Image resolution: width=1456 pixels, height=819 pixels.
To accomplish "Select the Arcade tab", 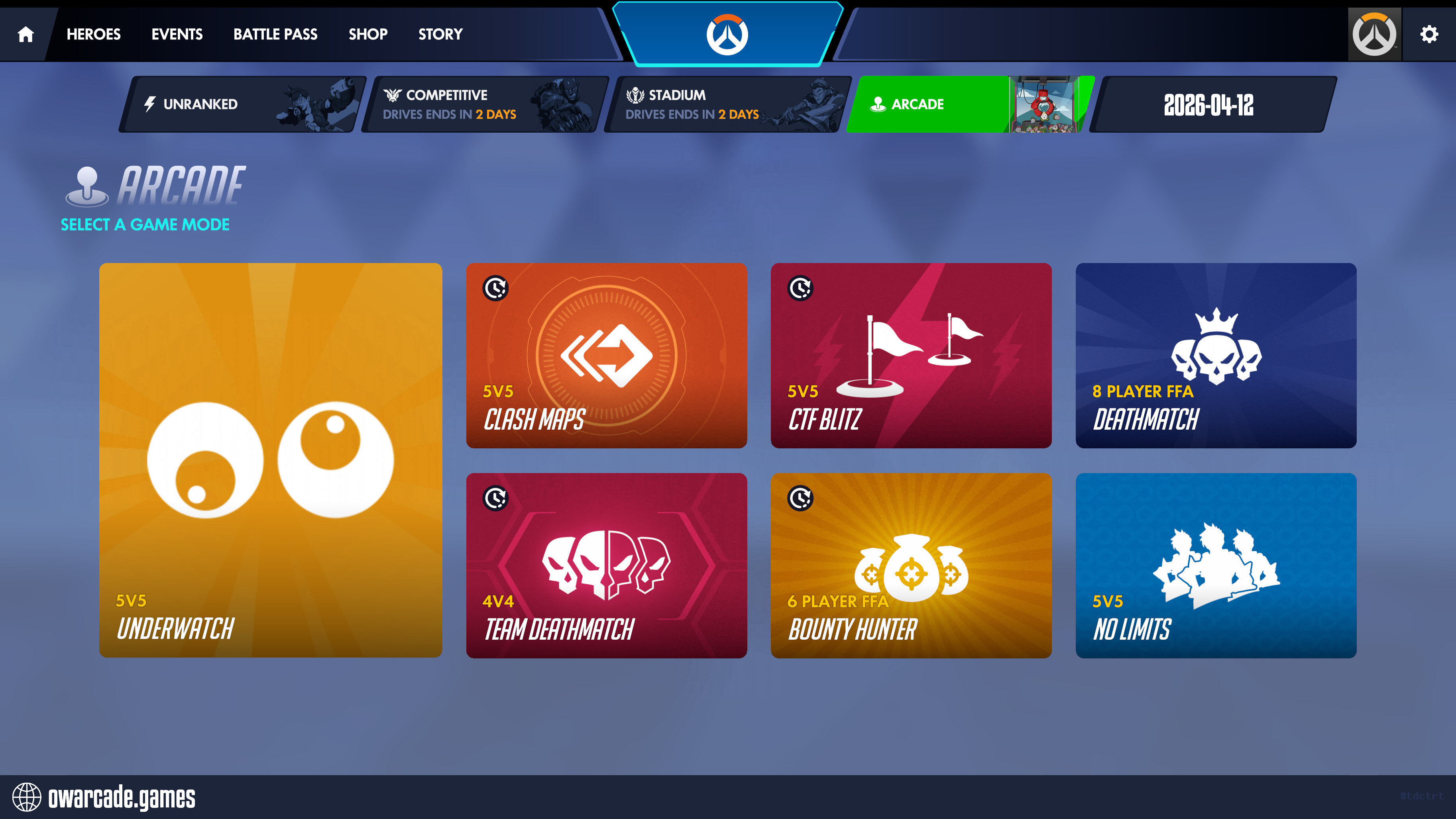I will (969, 104).
